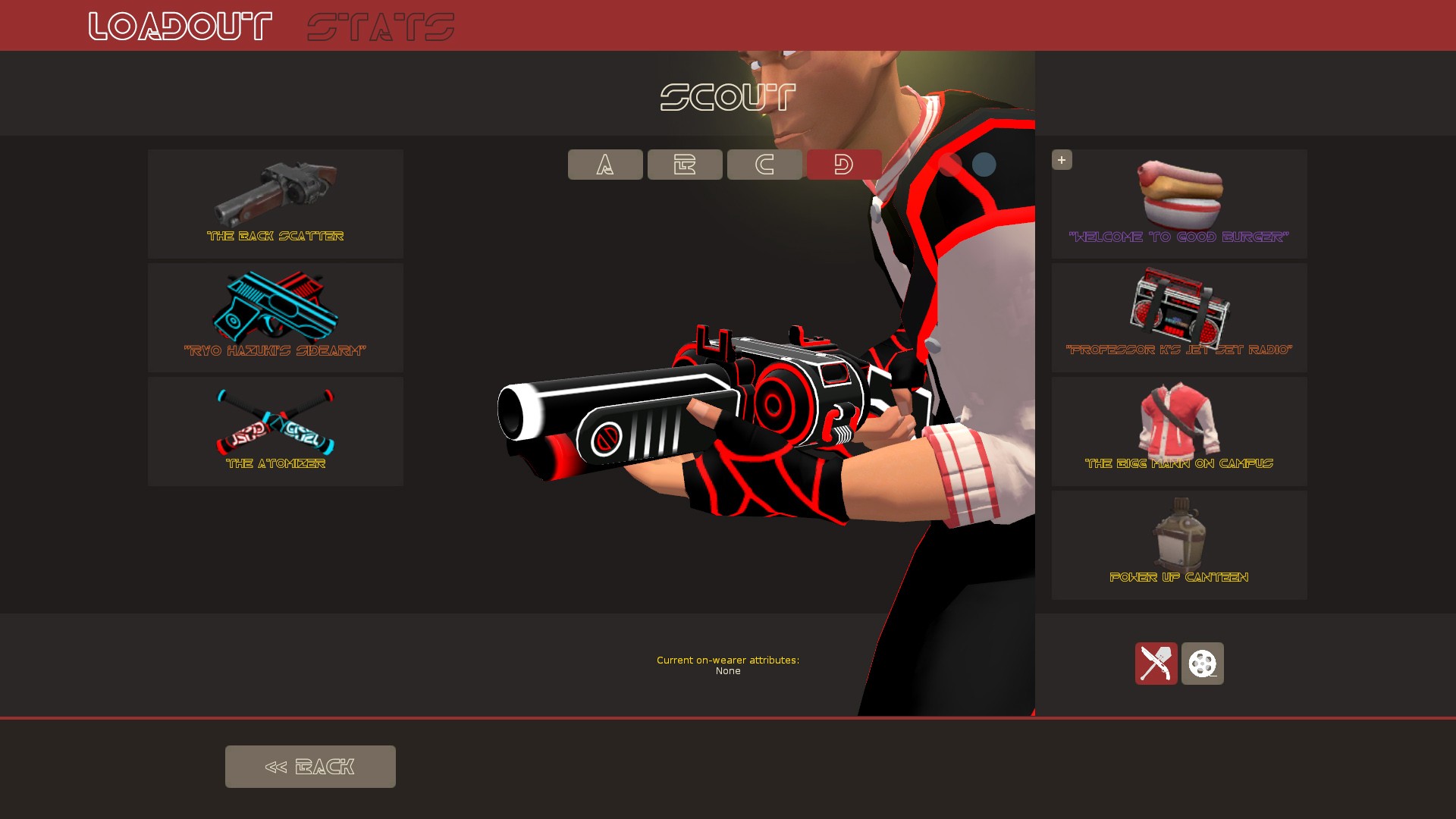The image size is (1456, 819).
Task: Select loadout preset A
Action: [604, 165]
